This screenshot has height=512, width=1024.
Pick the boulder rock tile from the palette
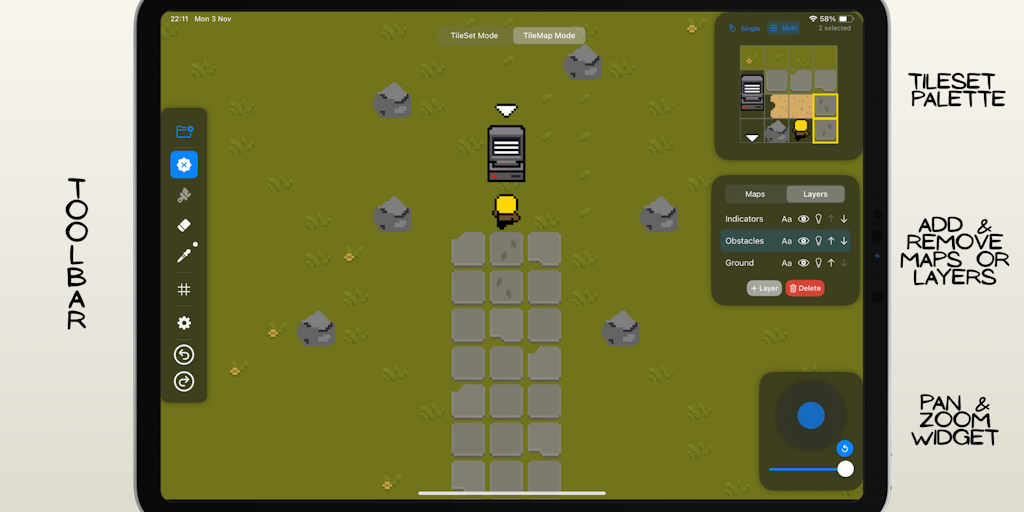pos(777,130)
